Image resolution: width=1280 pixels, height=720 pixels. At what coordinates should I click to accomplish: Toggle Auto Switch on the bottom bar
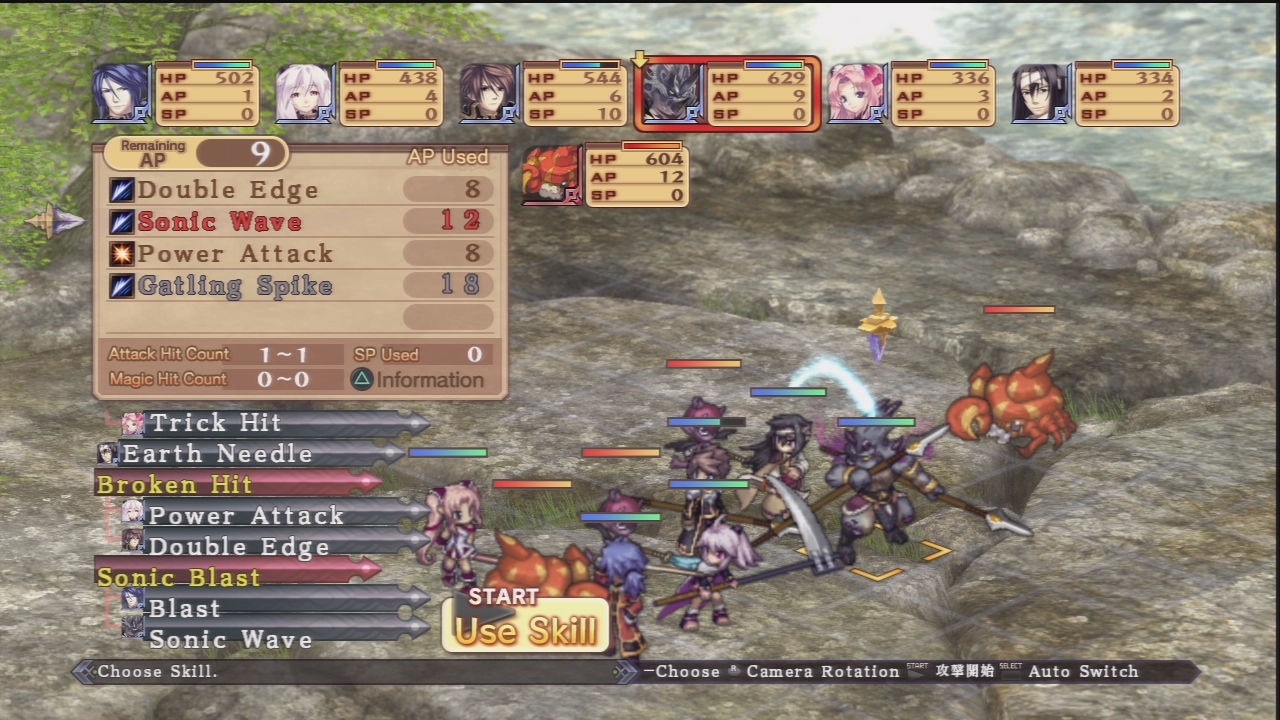pos(1083,671)
